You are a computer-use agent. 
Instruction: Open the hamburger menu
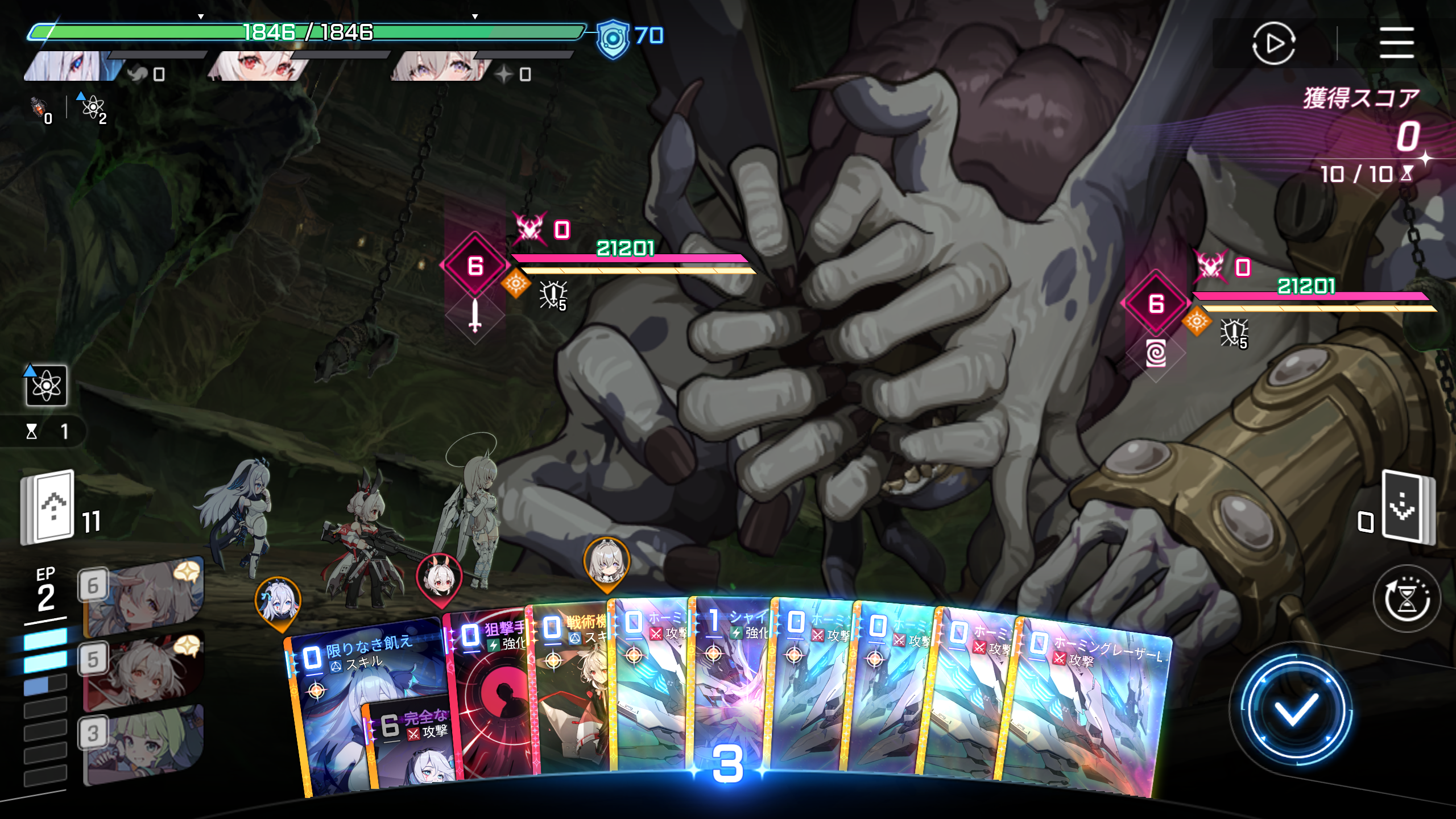(1396, 43)
